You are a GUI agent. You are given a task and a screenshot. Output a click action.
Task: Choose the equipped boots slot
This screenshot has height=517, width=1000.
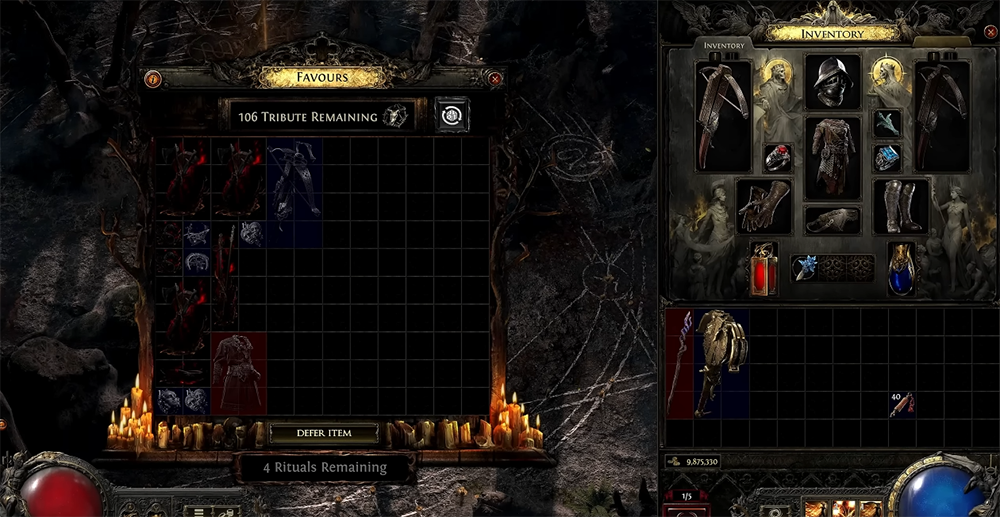[900, 205]
